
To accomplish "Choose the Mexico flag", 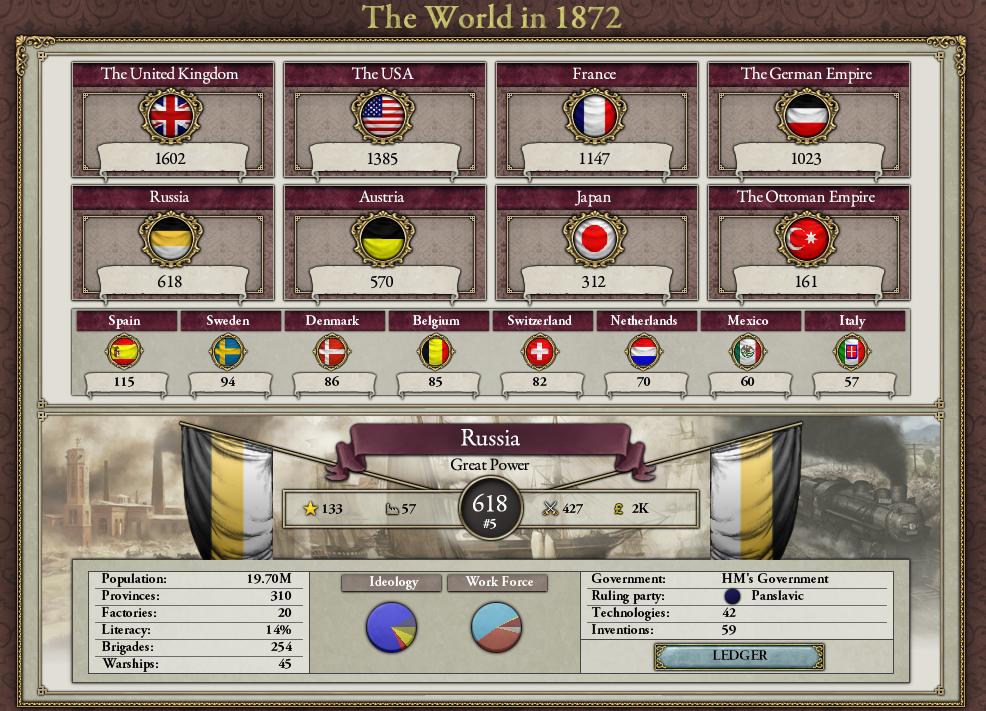I will click(748, 352).
